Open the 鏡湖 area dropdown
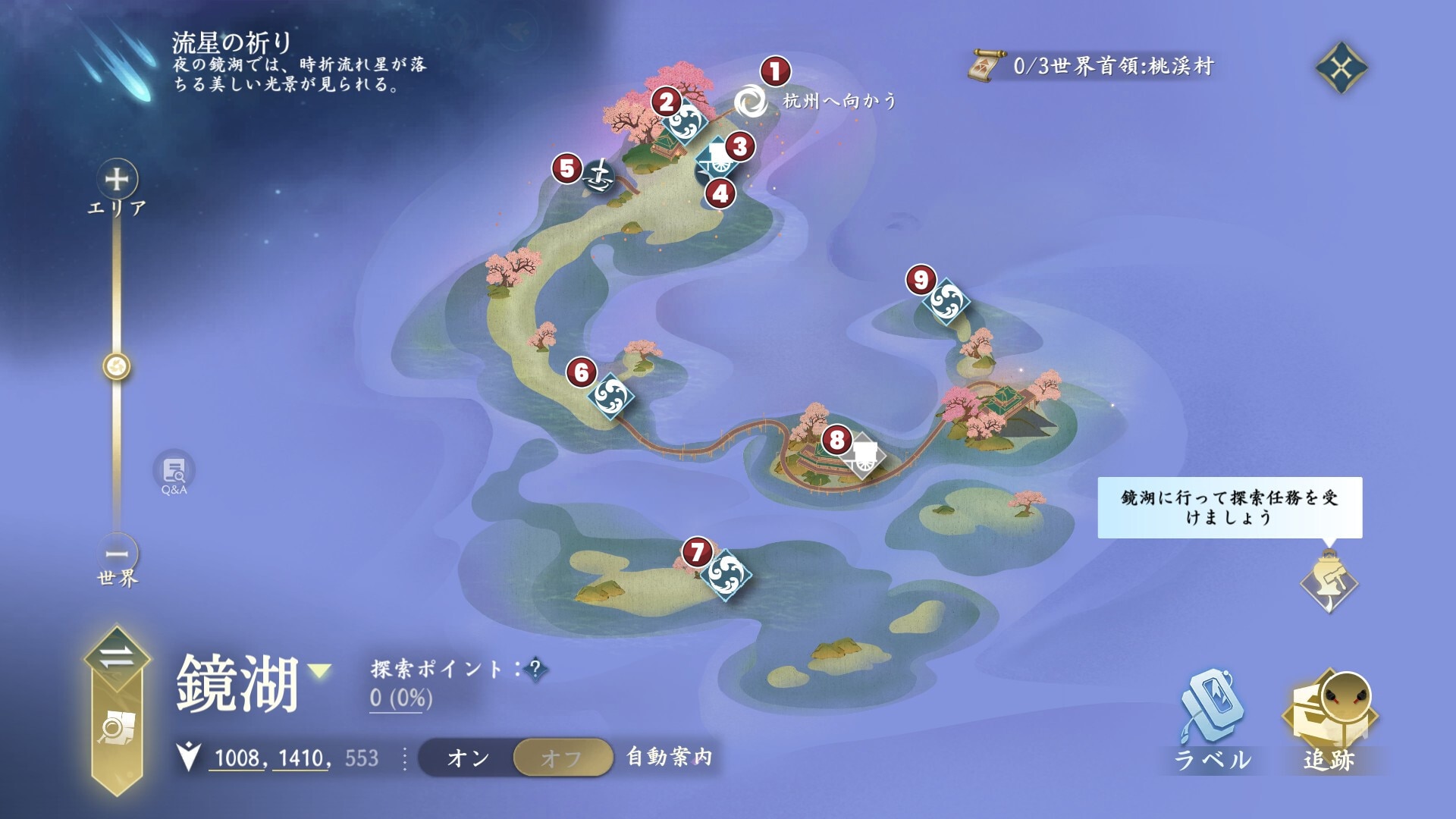Screen dimensions: 1456x819 [319, 670]
